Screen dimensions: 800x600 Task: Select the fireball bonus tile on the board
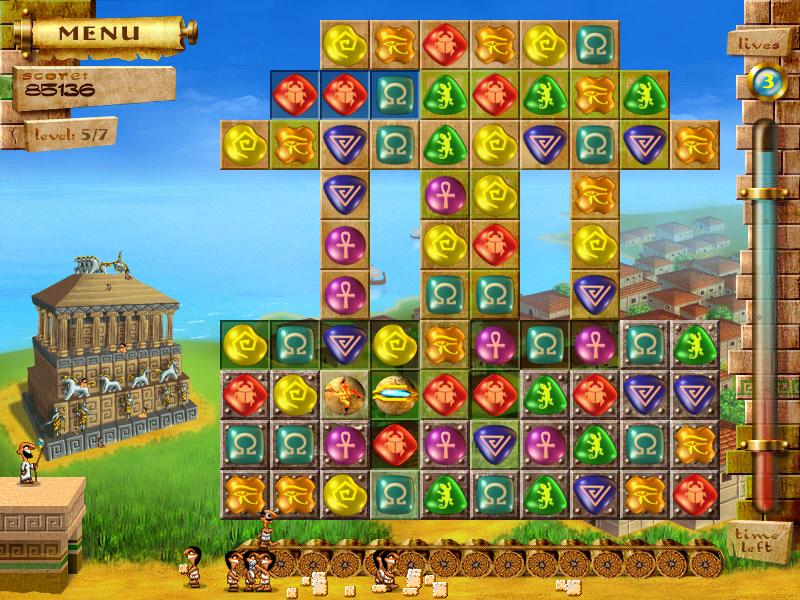pyautogui.click(x=345, y=391)
